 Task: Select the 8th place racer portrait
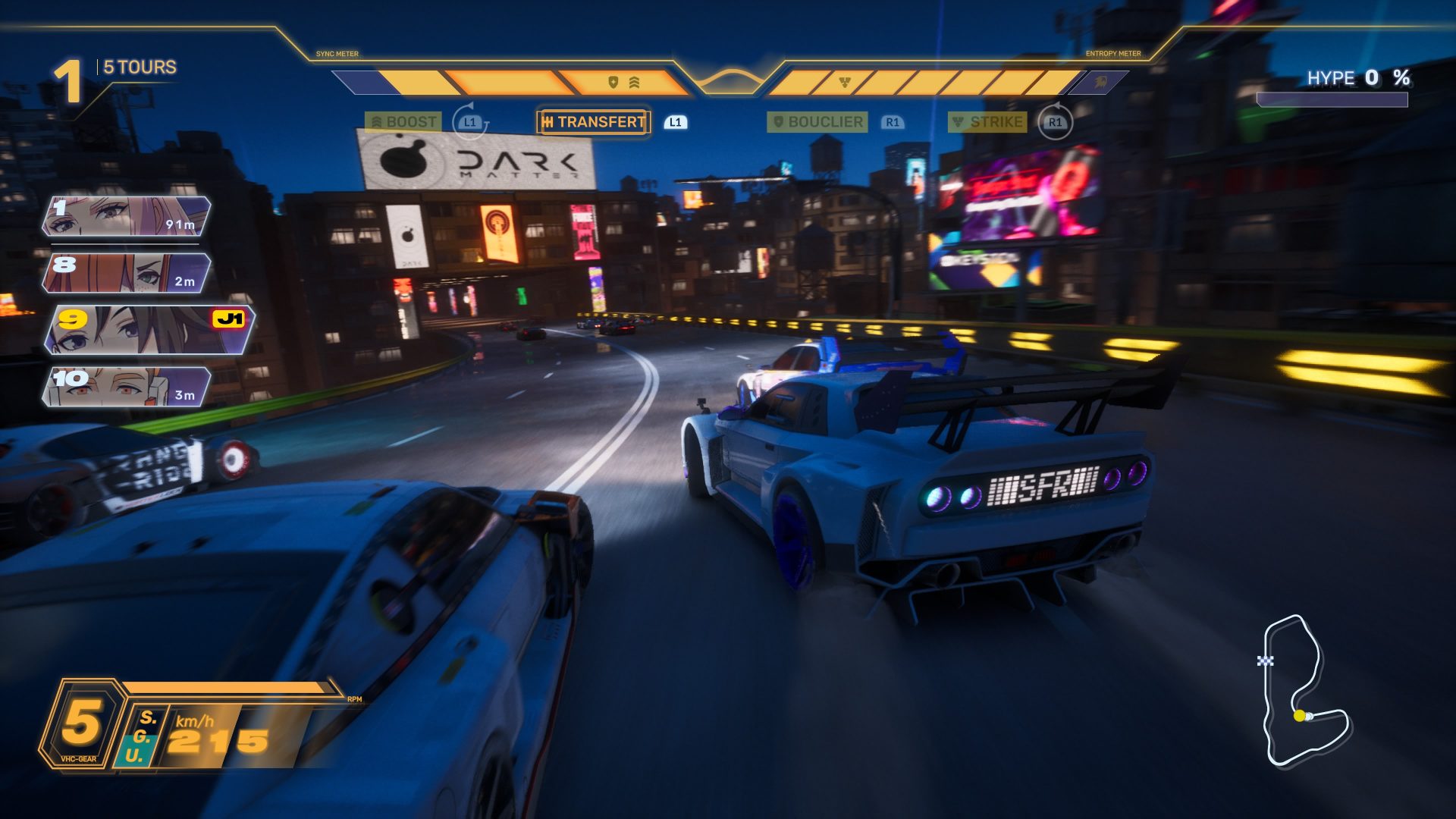coord(127,273)
